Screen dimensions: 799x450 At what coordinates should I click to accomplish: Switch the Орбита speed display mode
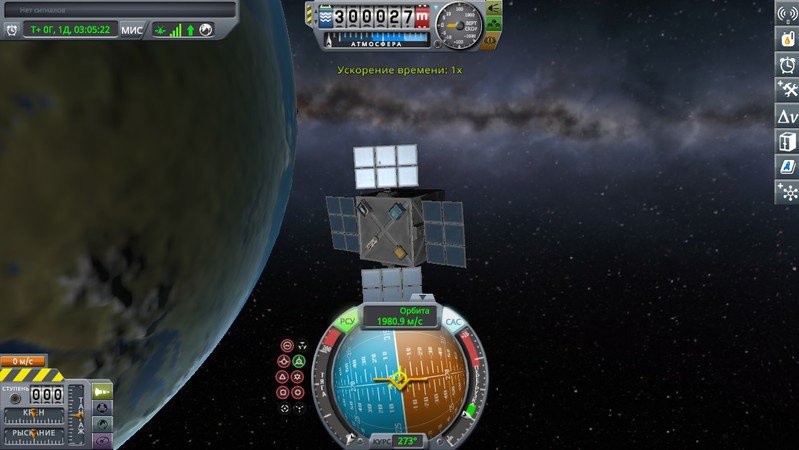[400, 316]
